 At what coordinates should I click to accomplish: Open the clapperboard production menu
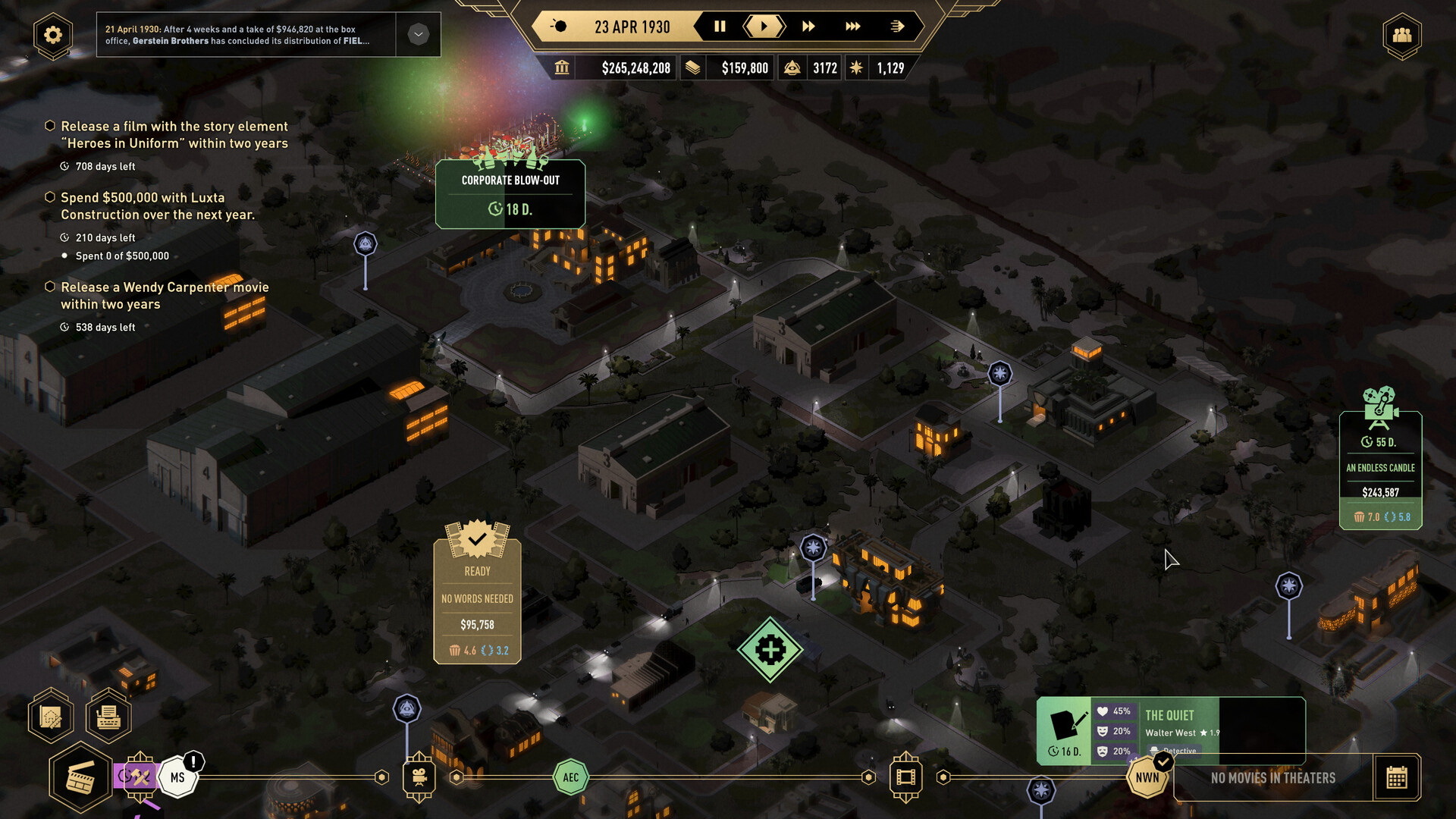pos(80,778)
